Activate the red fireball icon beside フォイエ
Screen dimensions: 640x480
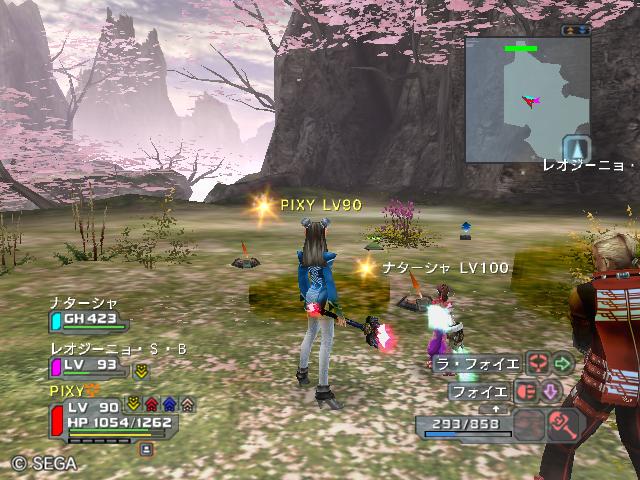(527, 392)
